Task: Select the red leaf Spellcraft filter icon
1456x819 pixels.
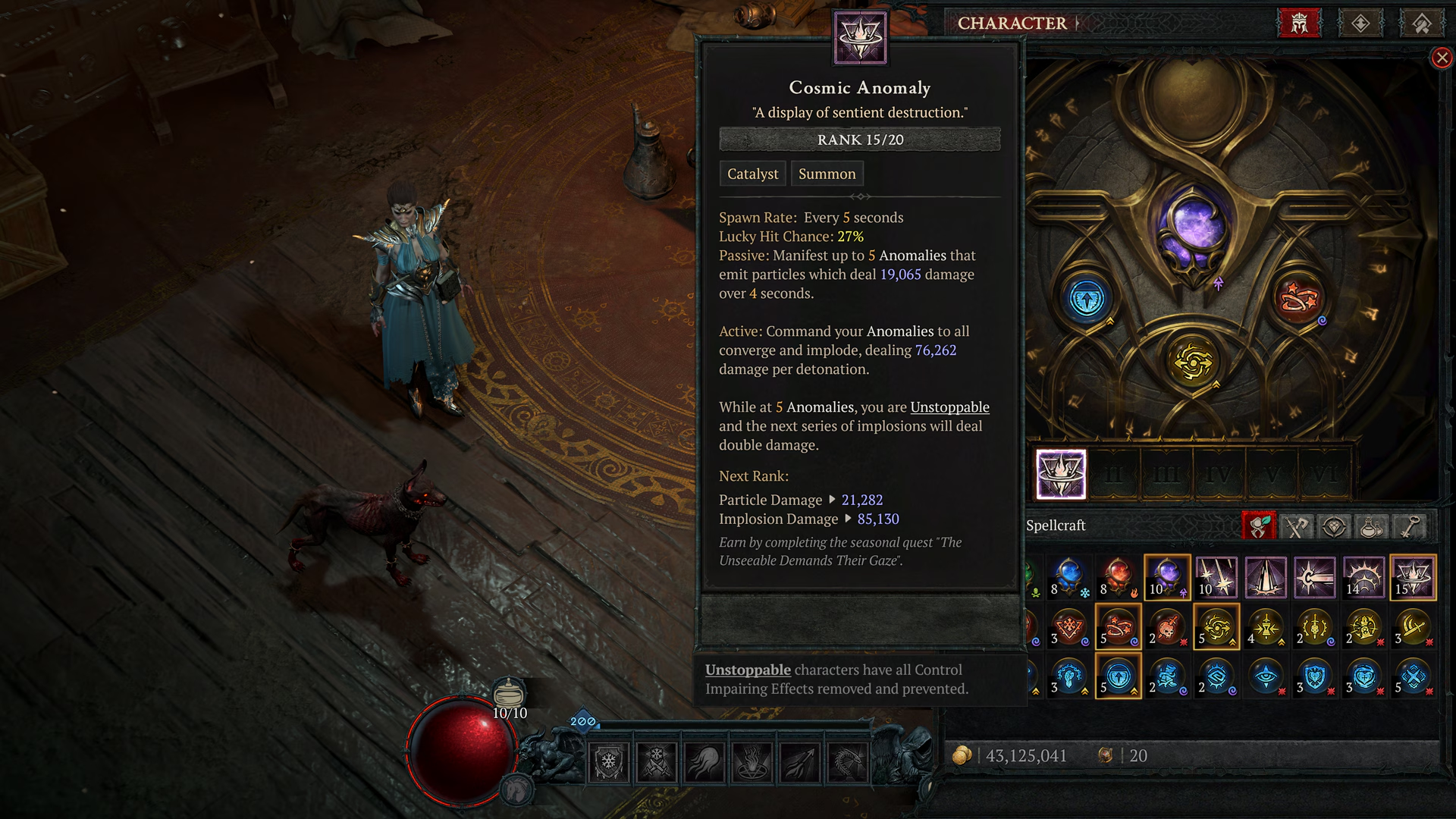Action: click(1259, 527)
